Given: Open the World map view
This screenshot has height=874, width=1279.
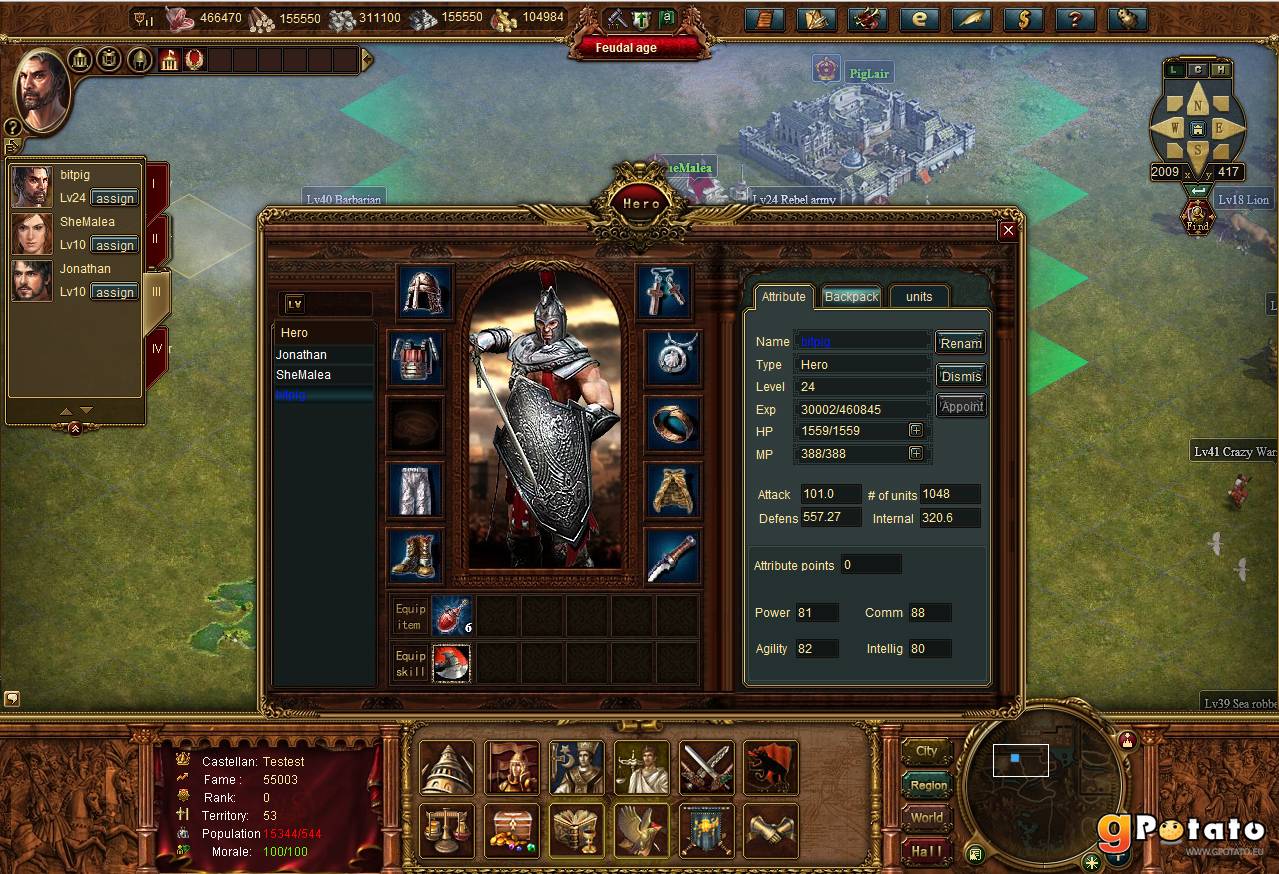Looking at the screenshot, I should (x=927, y=818).
